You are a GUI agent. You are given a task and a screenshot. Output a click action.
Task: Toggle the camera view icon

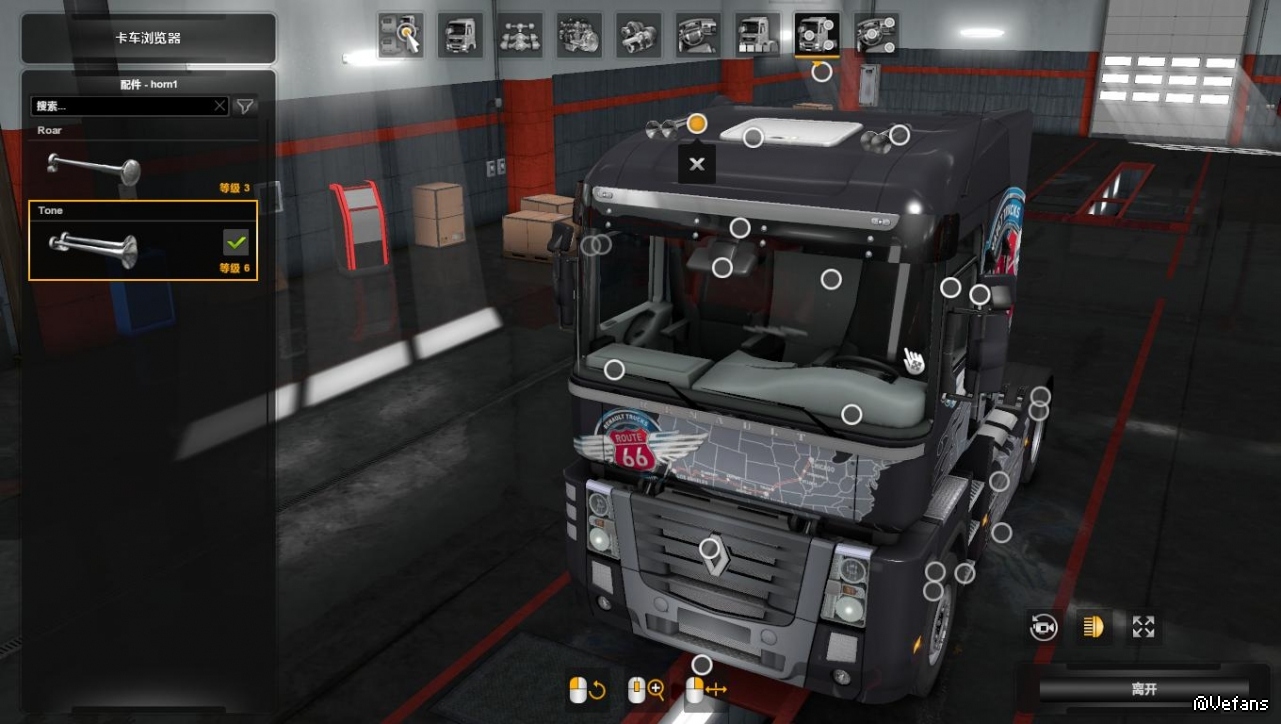click(1044, 627)
